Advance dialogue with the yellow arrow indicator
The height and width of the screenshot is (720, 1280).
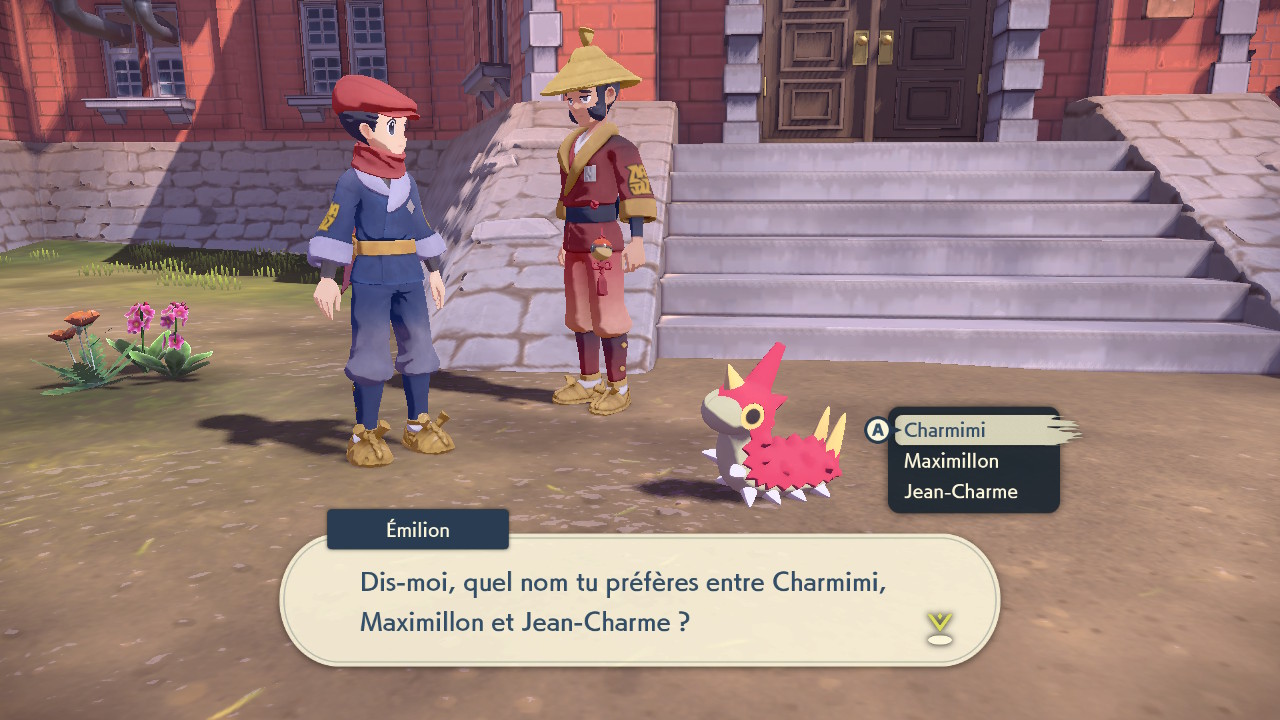tap(939, 627)
